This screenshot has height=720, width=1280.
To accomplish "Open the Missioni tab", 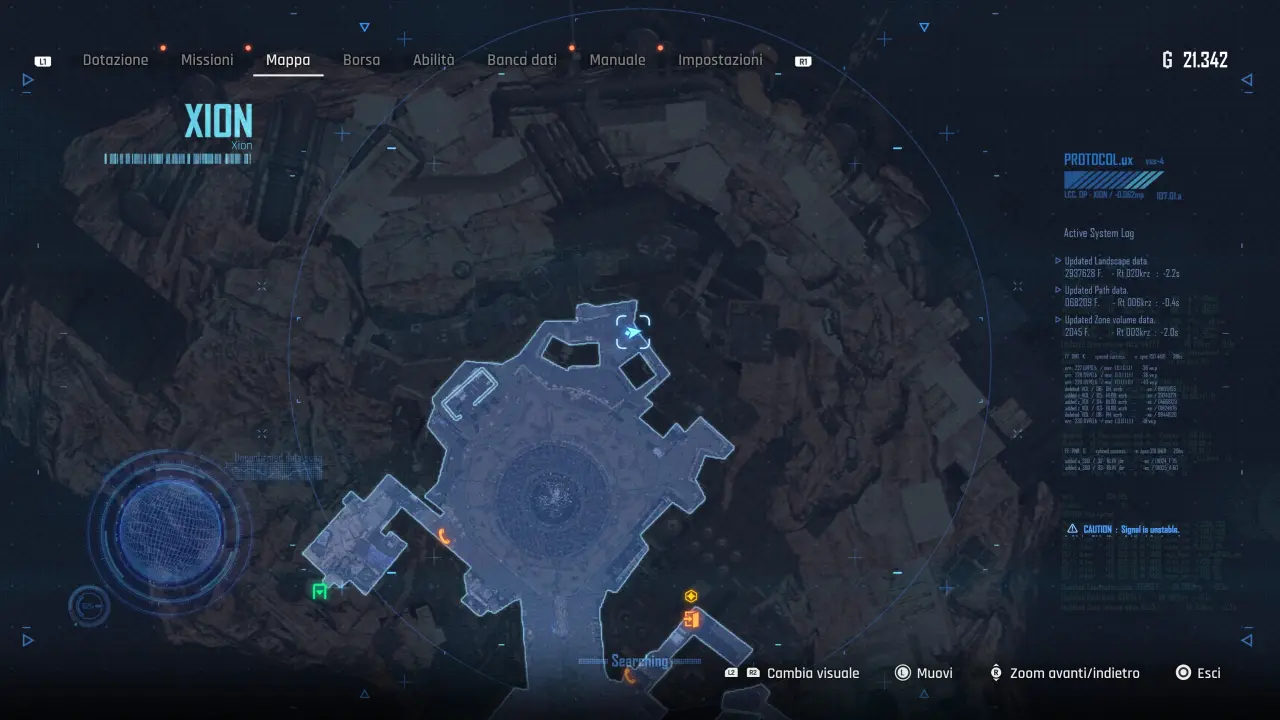I will (207, 60).
